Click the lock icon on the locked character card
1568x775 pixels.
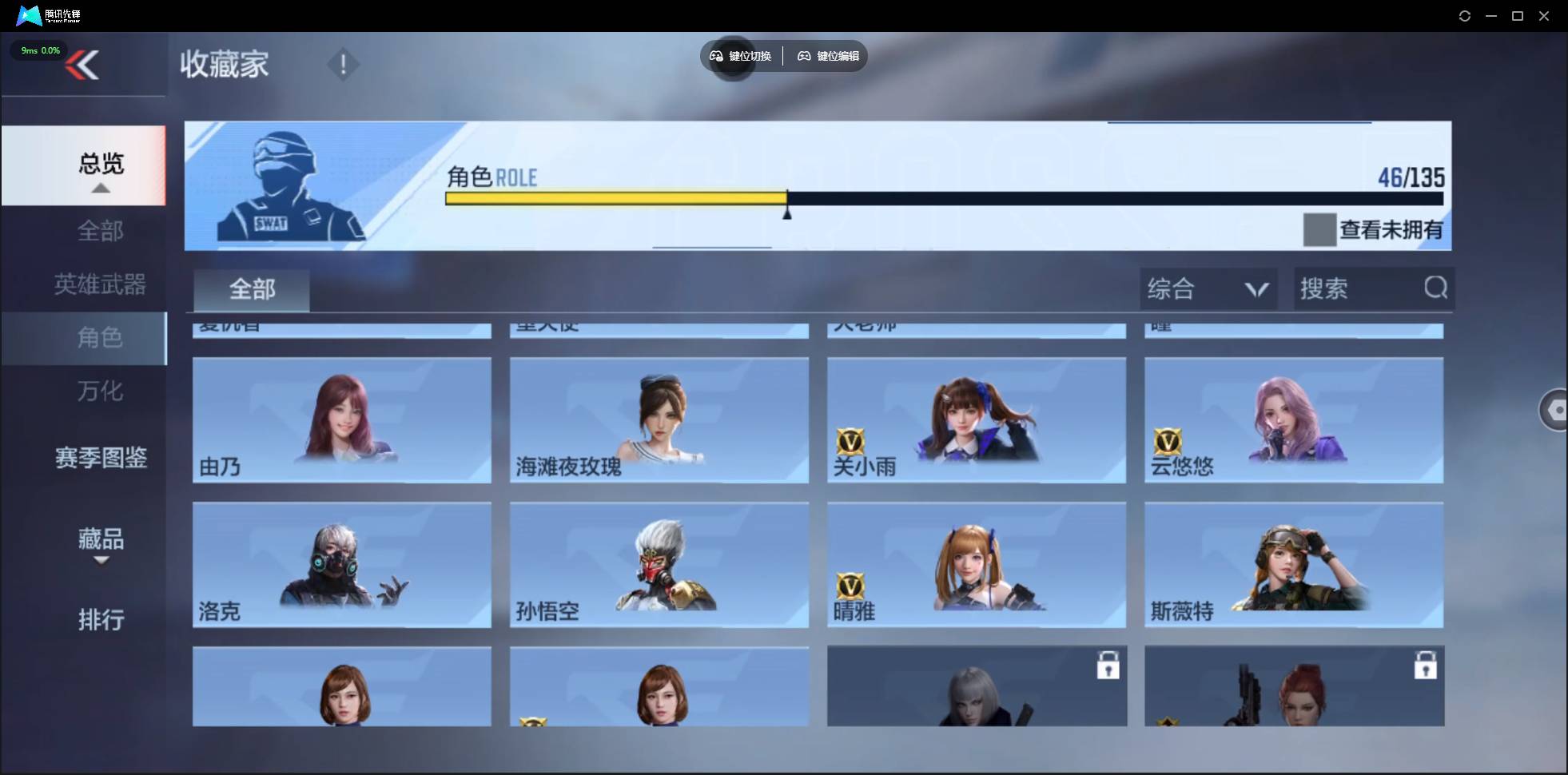[1109, 664]
